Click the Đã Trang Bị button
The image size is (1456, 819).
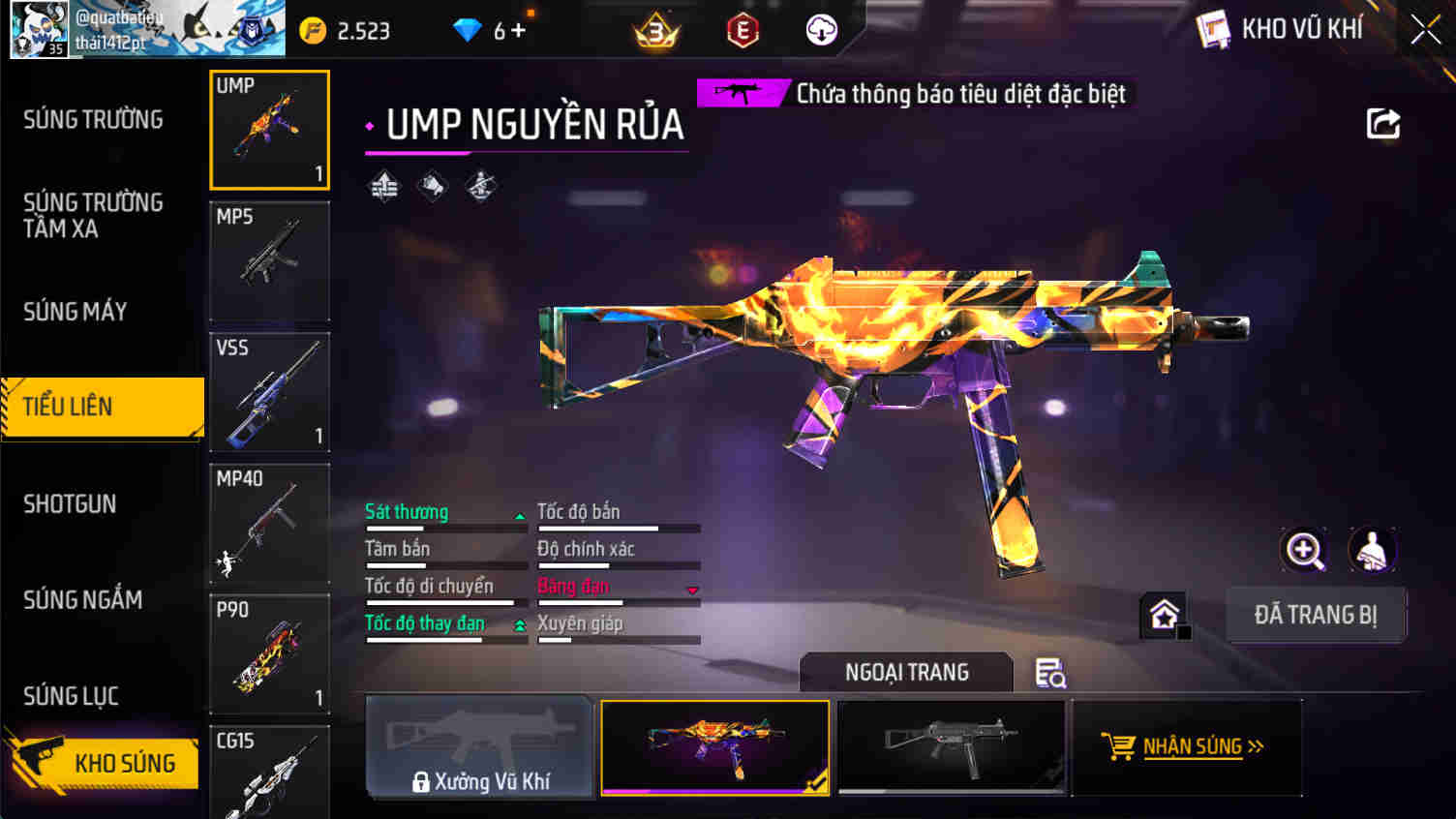click(x=1316, y=615)
